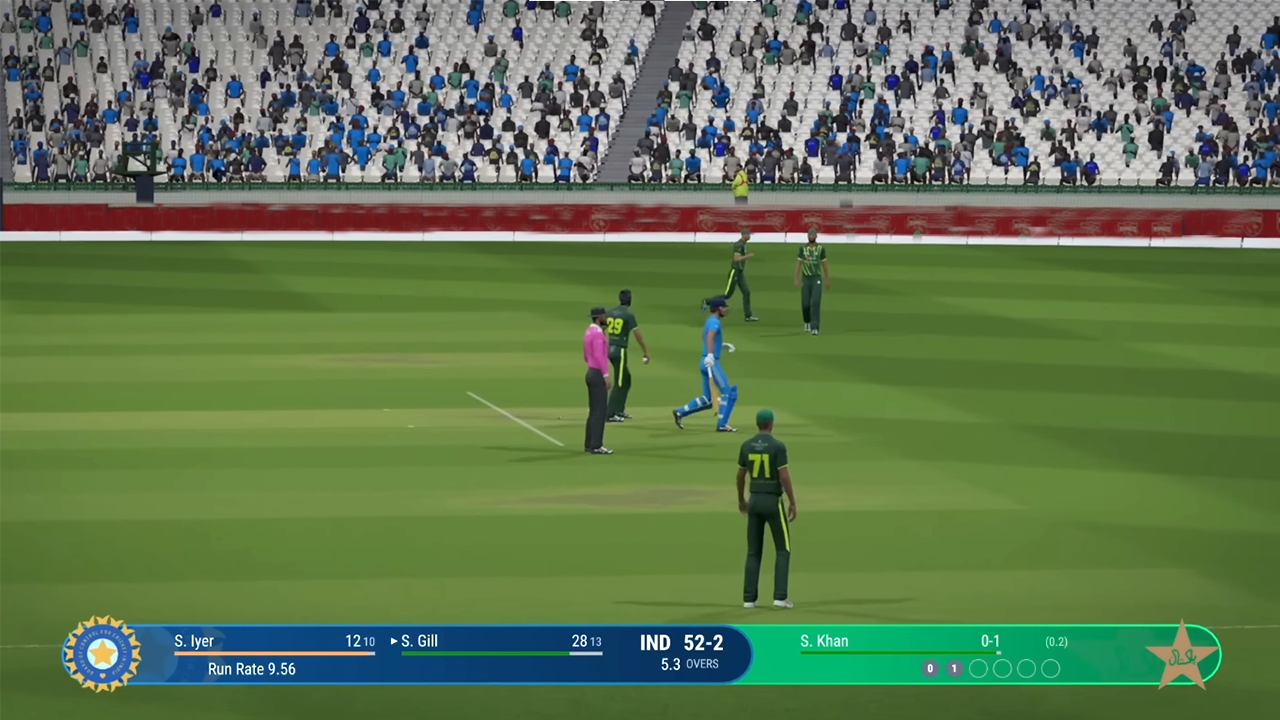Select the active striker arrow beside S. Gill
This screenshot has width=1280, height=720.
(x=393, y=641)
